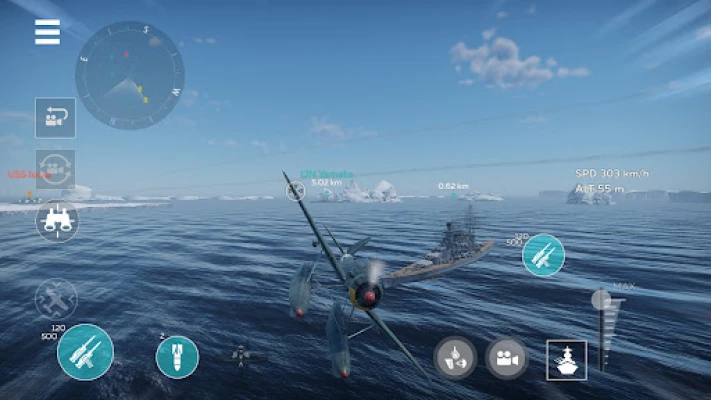711x400 pixels.
Task: Switch to the battleship with the ship icon
Action: pos(566,360)
